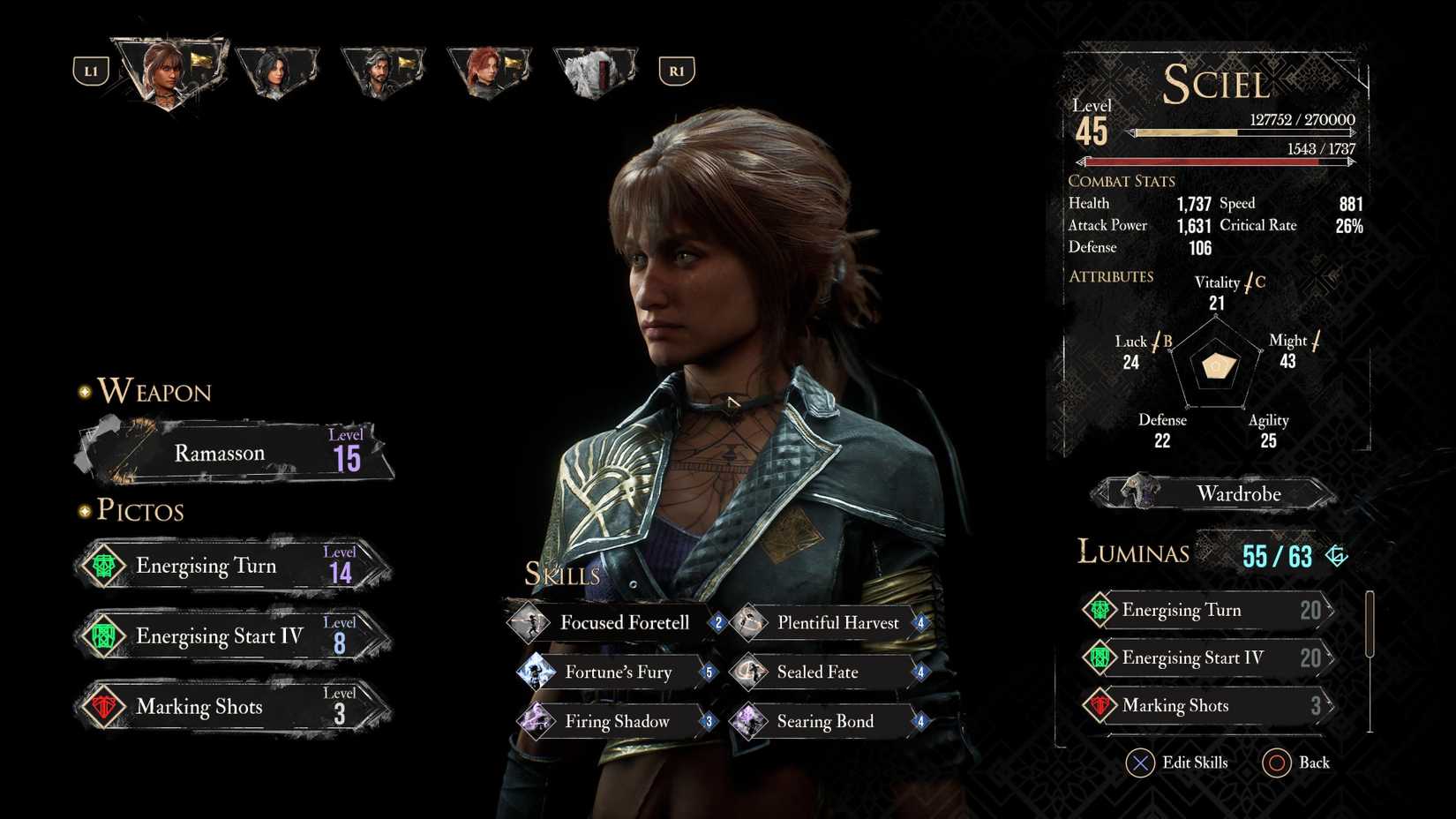The width and height of the screenshot is (1456, 819).
Task: Select the Focused Foretell skill
Action: click(x=618, y=623)
